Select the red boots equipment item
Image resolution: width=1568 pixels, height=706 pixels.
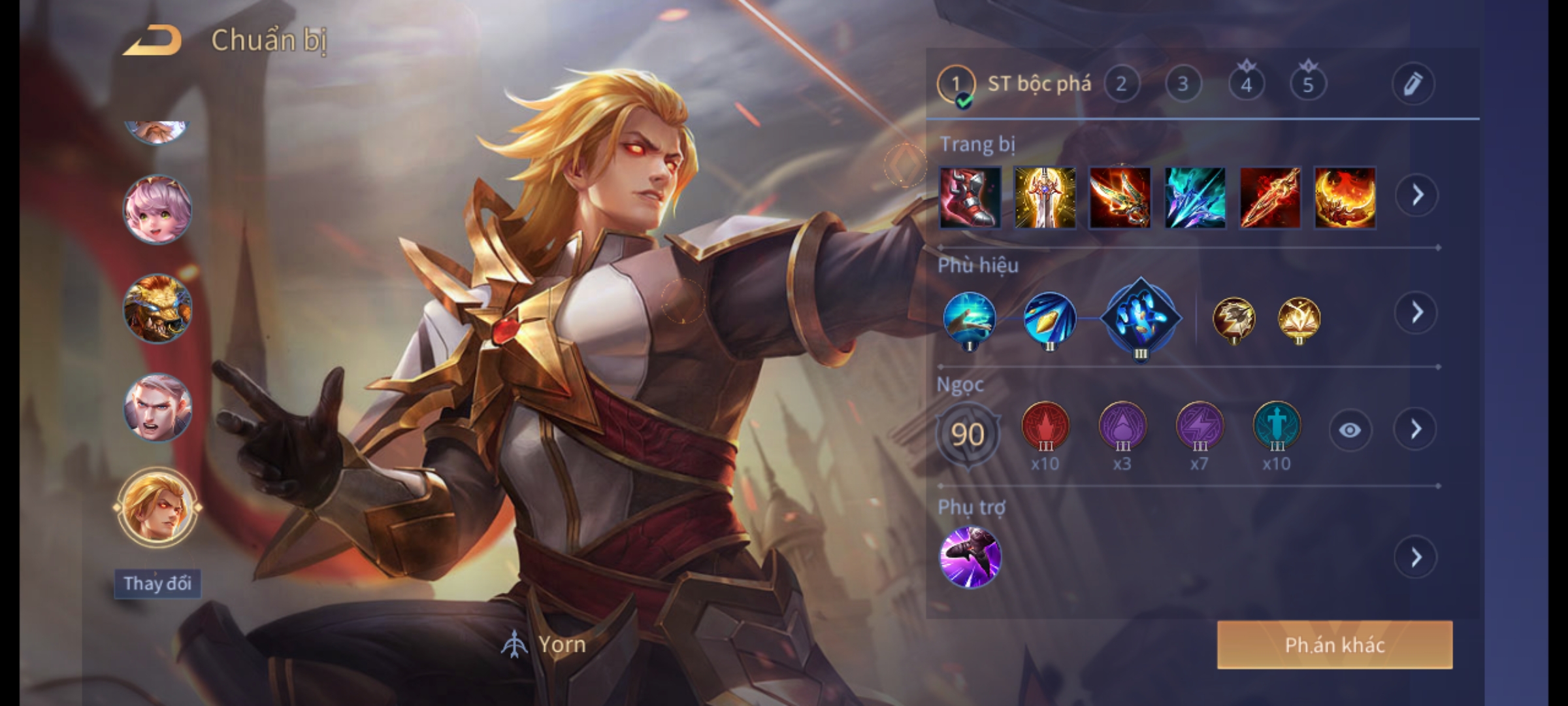pyautogui.click(x=970, y=197)
